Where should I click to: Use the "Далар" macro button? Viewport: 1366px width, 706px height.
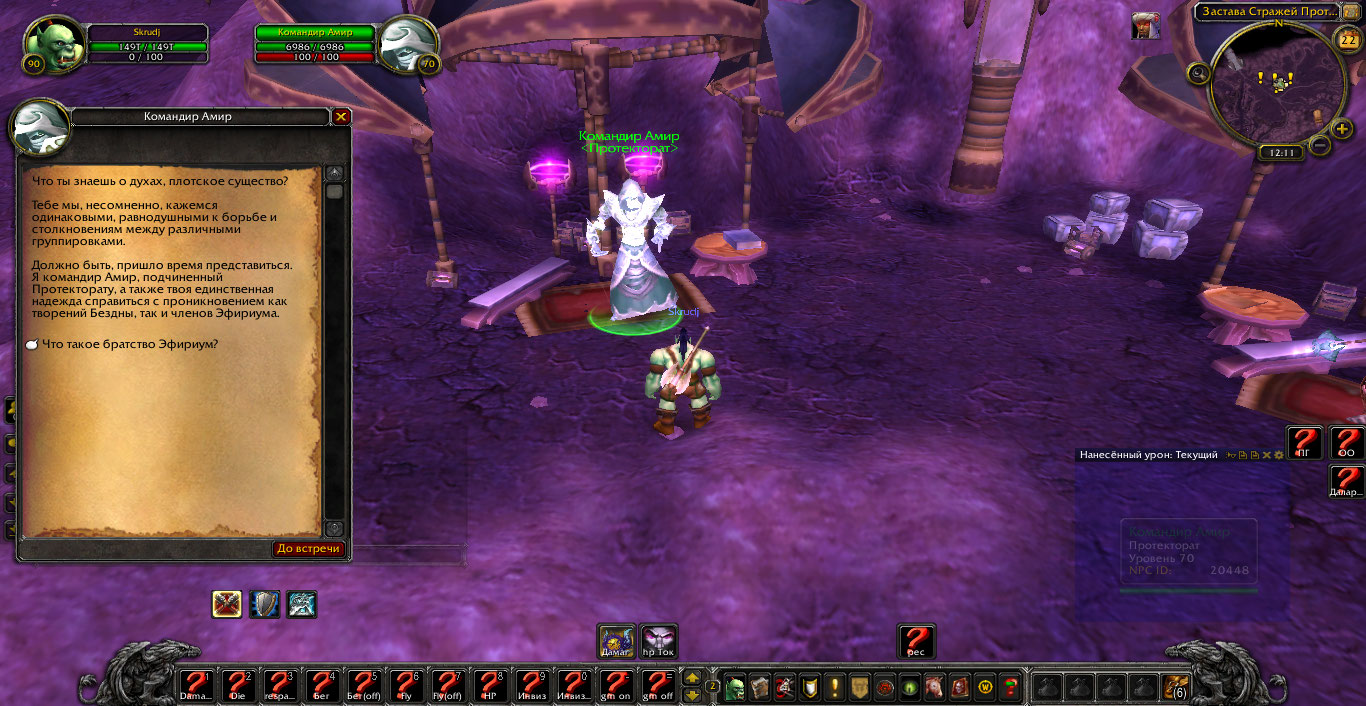pos(1347,482)
